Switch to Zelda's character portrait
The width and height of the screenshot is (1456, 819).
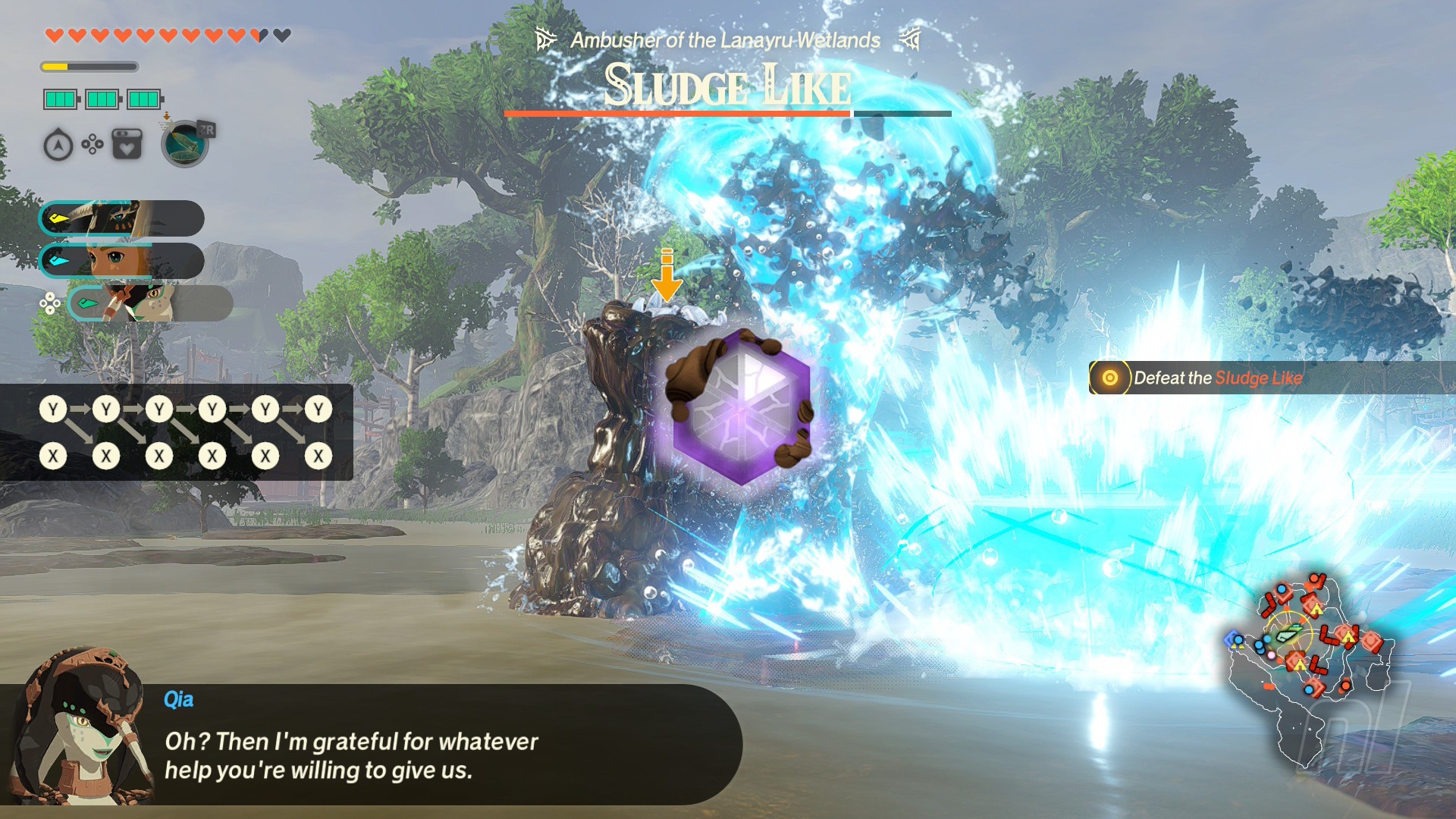click(x=121, y=261)
